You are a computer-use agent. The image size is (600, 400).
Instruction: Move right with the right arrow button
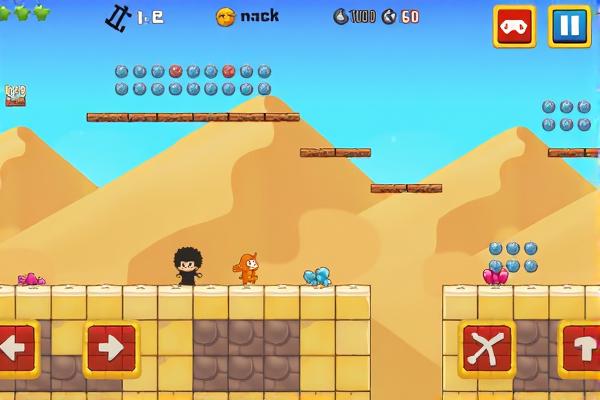[x=111, y=349]
